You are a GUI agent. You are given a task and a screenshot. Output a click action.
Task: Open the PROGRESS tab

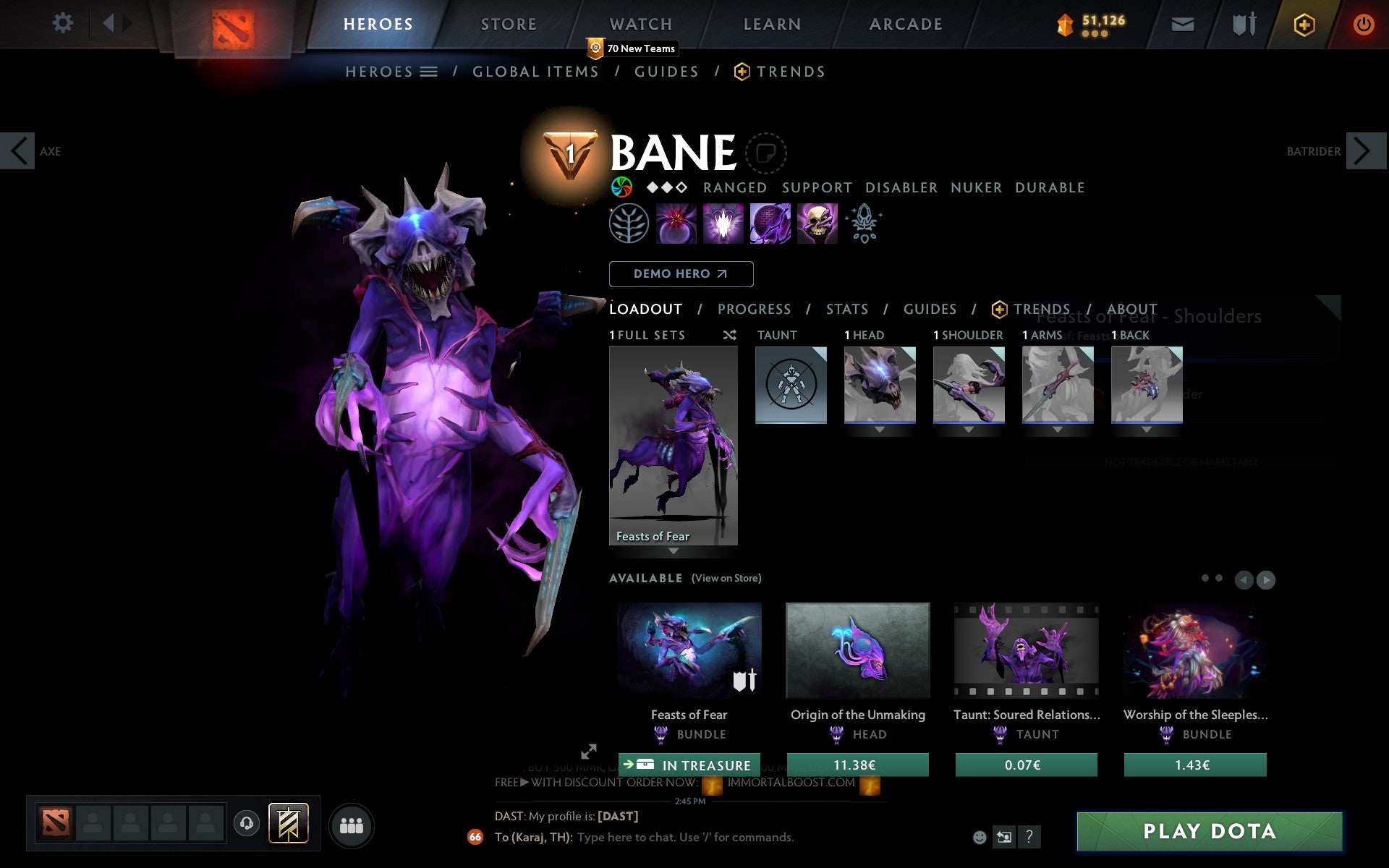point(754,309)
